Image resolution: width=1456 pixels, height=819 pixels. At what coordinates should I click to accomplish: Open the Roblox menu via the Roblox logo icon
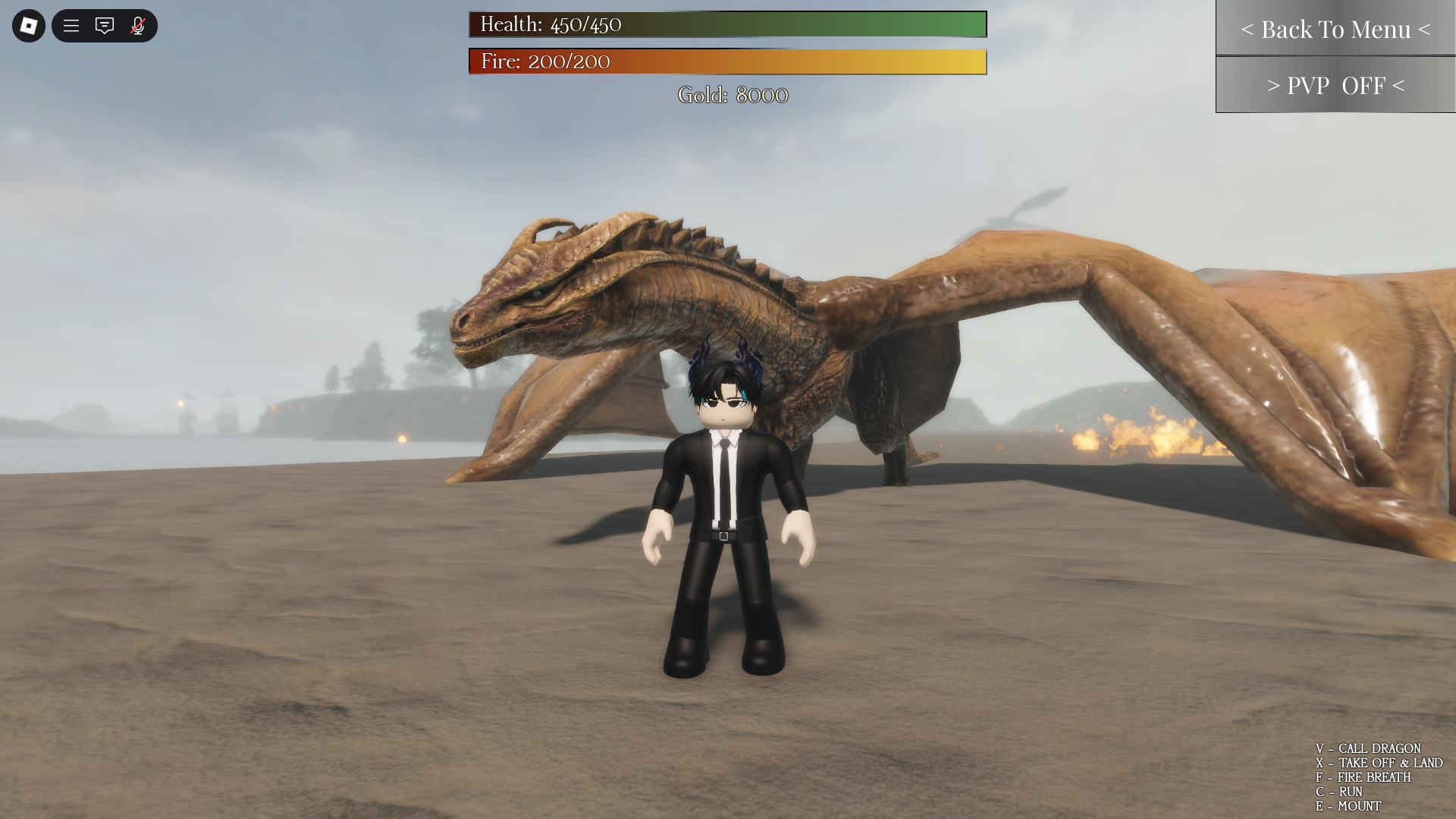(x=27, y=26)
